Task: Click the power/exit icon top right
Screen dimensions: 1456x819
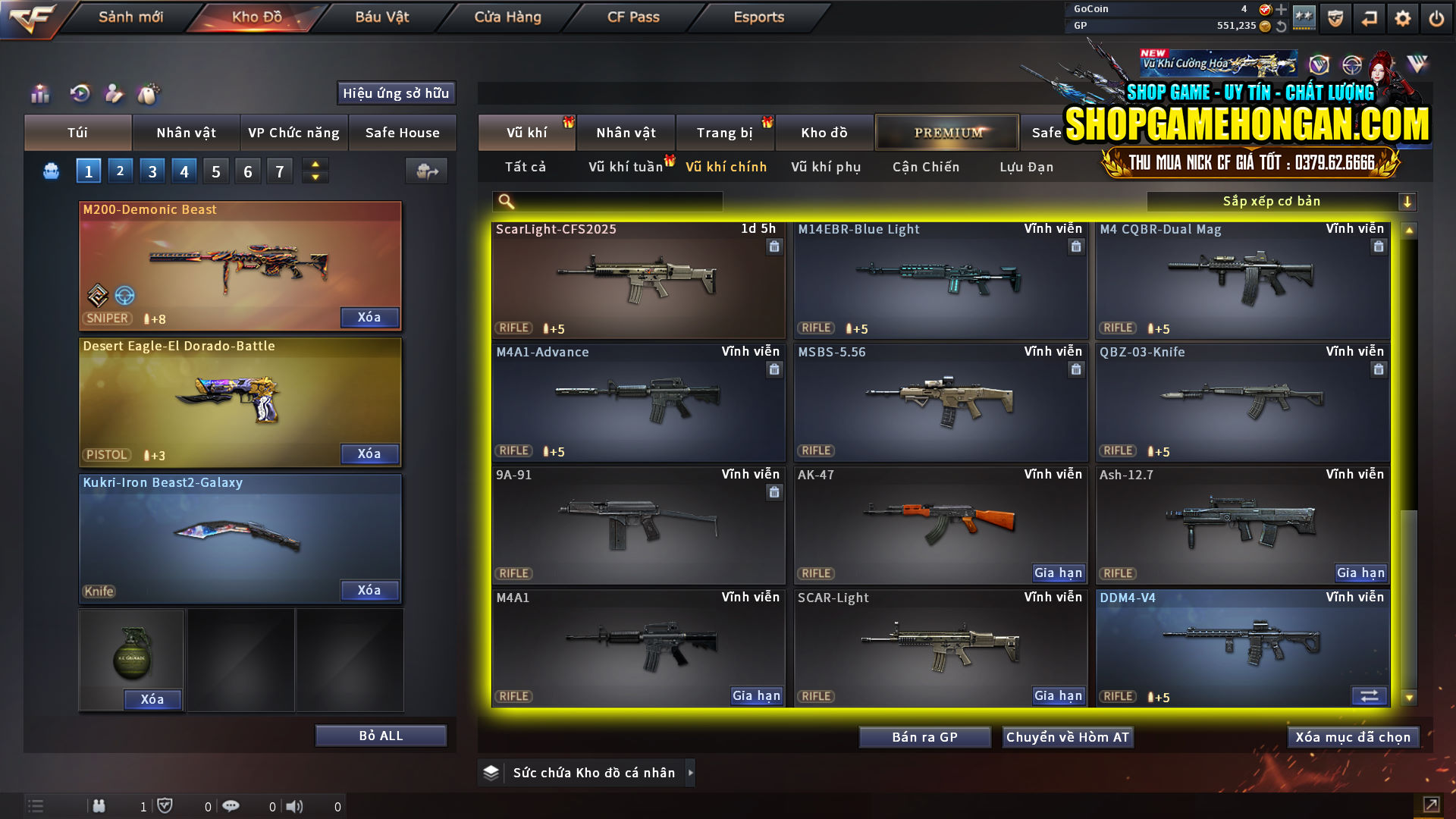Action: [x=1437, y=17]
